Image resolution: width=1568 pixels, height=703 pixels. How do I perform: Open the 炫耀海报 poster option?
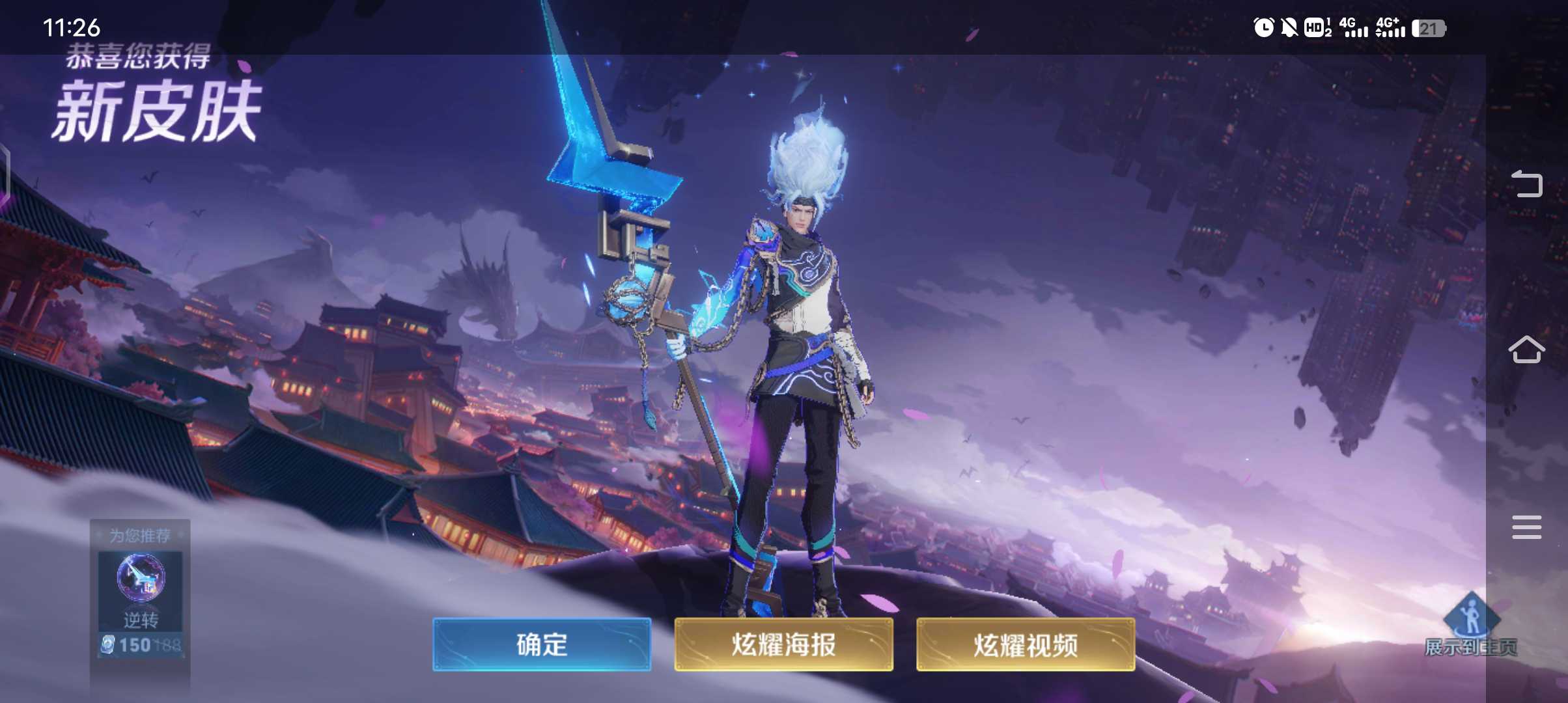coord(783,645)
